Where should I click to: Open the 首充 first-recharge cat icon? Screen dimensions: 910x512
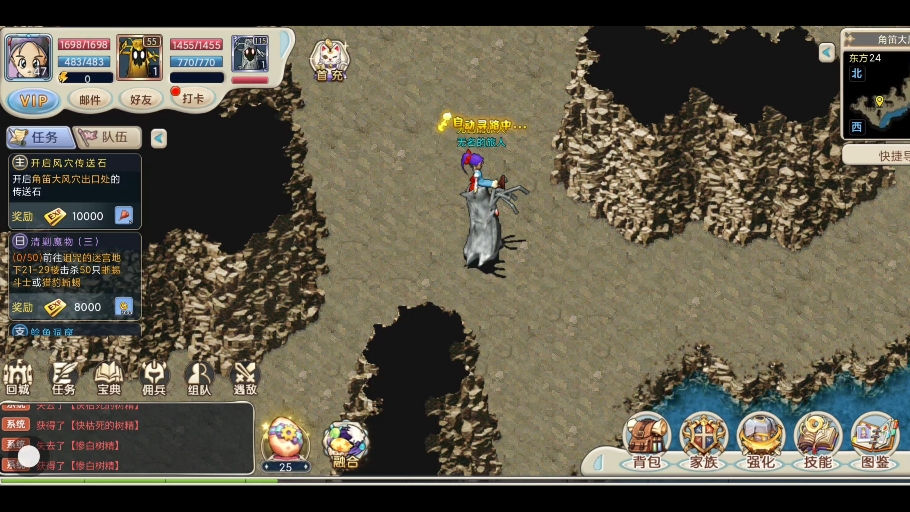[x=329, y=60]
